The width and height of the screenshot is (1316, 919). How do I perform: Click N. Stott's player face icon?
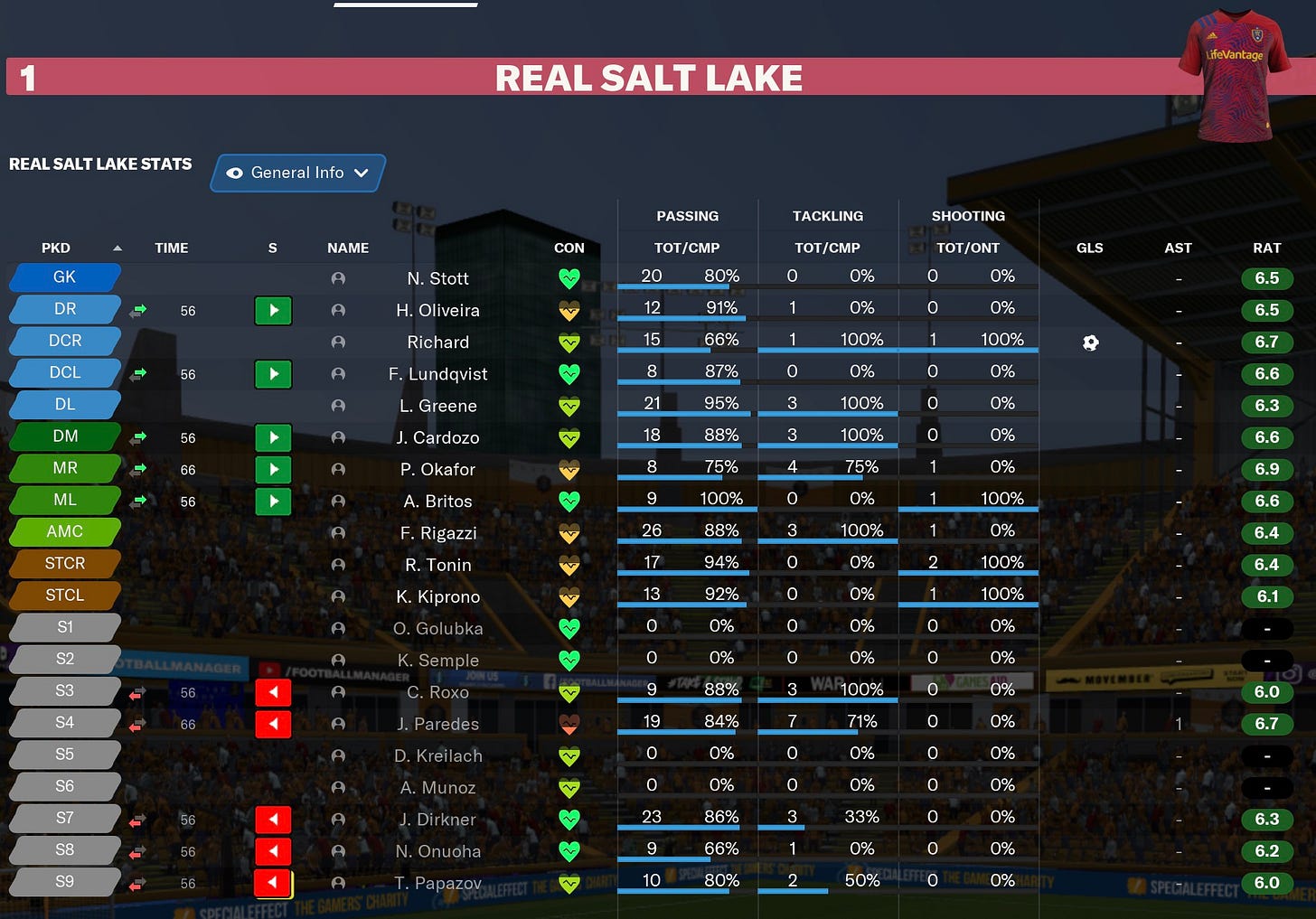coord(338,279)
